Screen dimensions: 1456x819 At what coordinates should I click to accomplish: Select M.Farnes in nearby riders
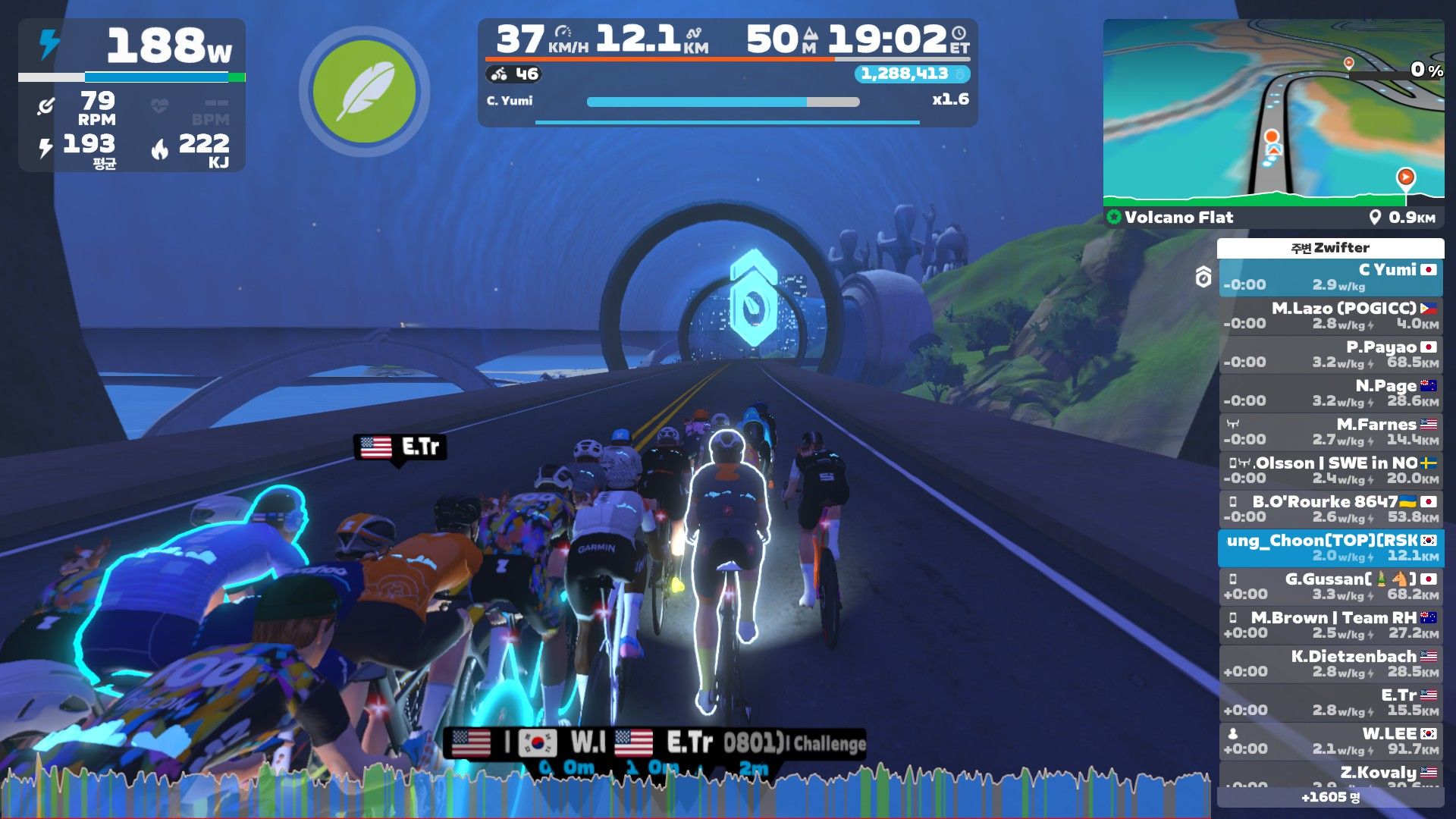[1330, 431]
